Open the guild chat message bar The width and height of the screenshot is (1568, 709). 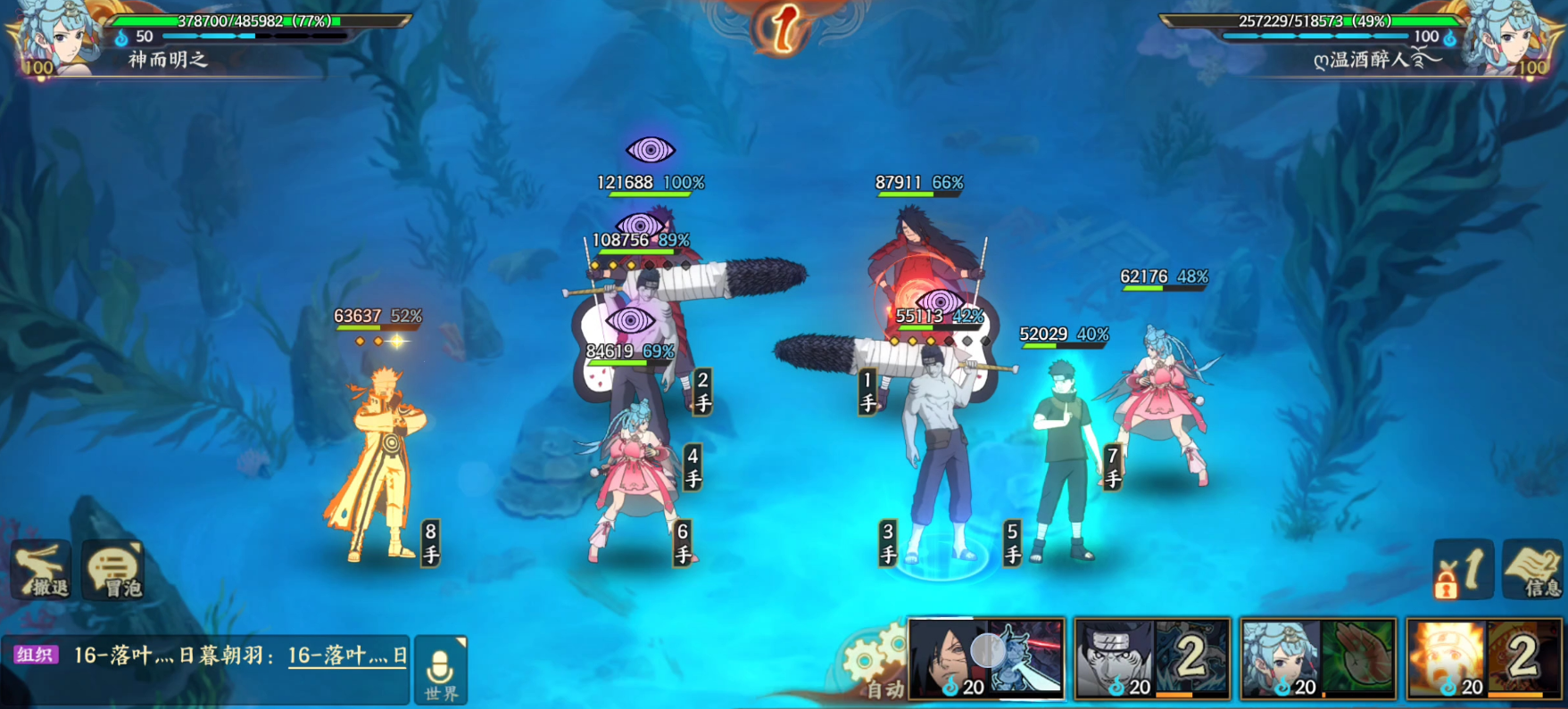pos(211,657)
